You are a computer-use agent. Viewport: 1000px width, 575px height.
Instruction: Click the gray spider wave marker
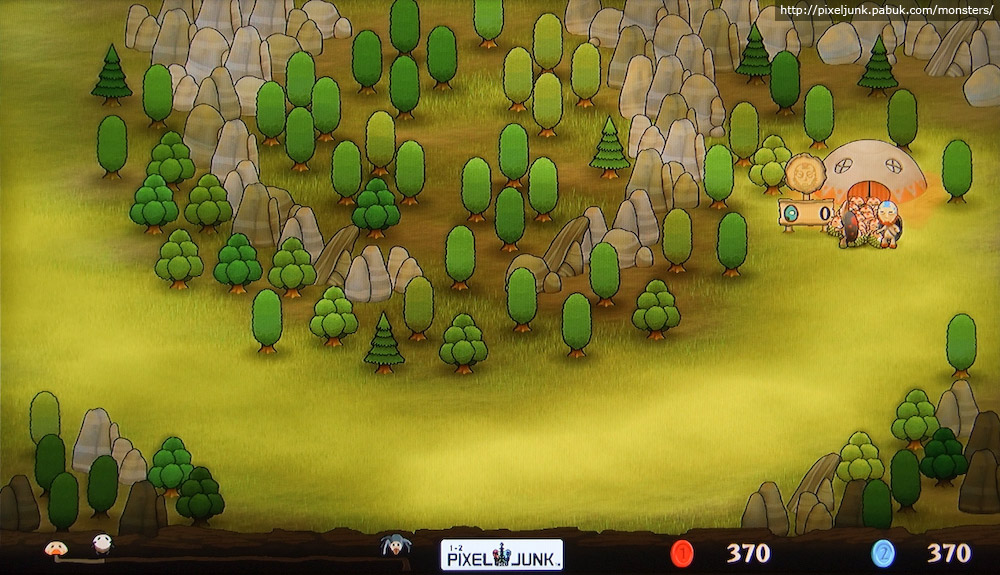394,546
